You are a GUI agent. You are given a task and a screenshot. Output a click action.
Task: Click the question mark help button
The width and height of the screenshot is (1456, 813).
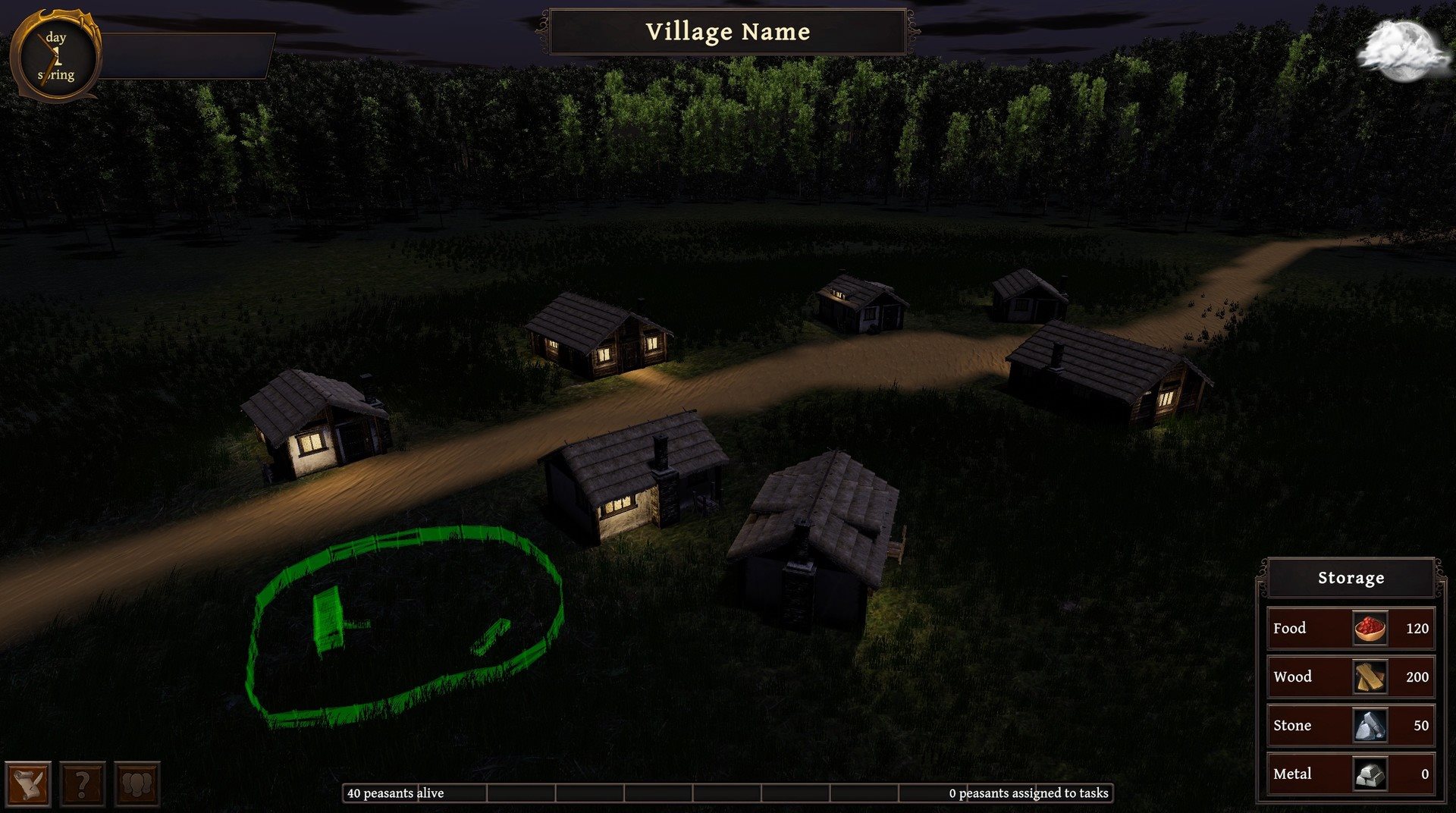83,783
